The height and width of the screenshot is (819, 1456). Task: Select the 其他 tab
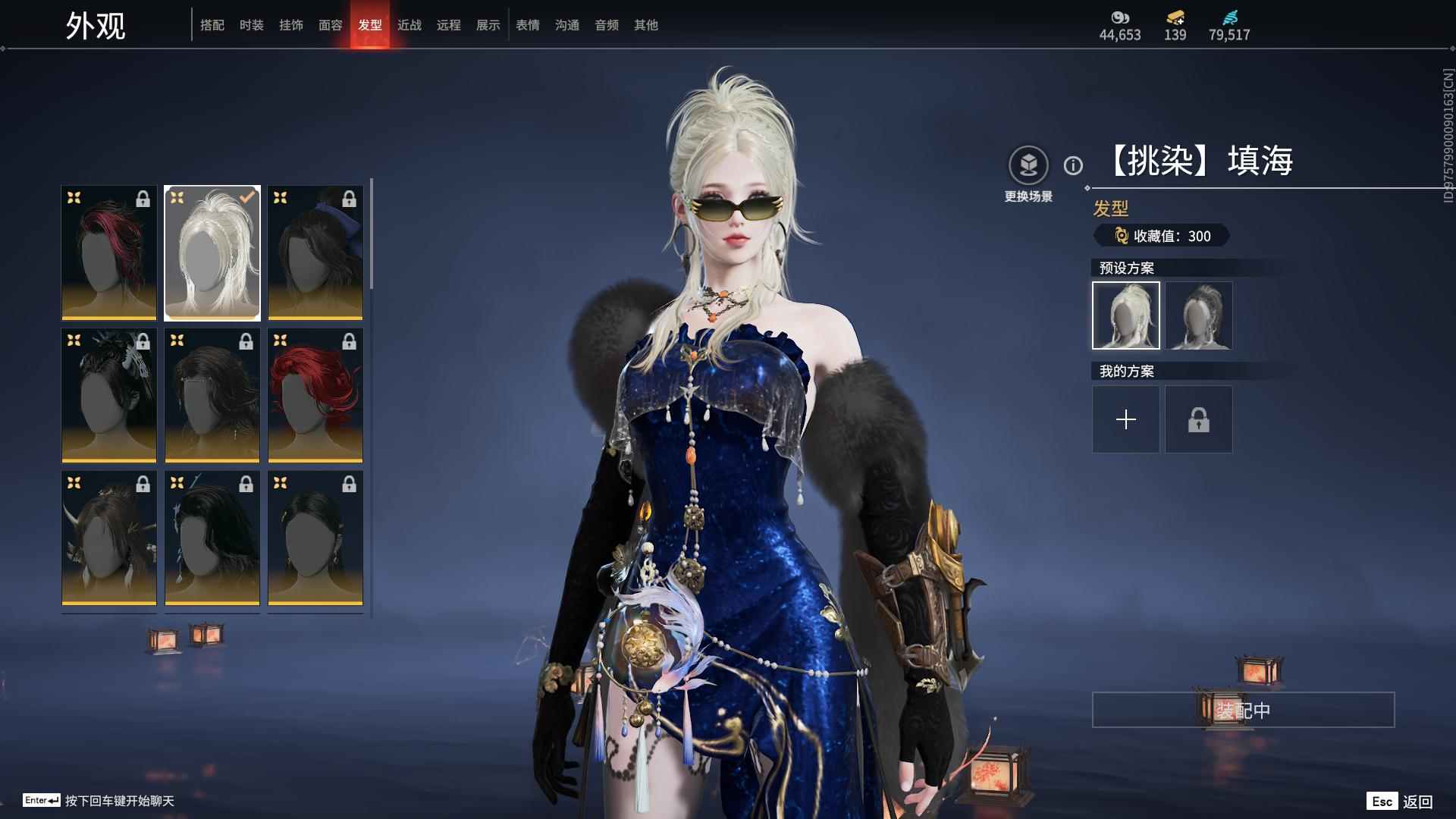click(x=646, y=25)
